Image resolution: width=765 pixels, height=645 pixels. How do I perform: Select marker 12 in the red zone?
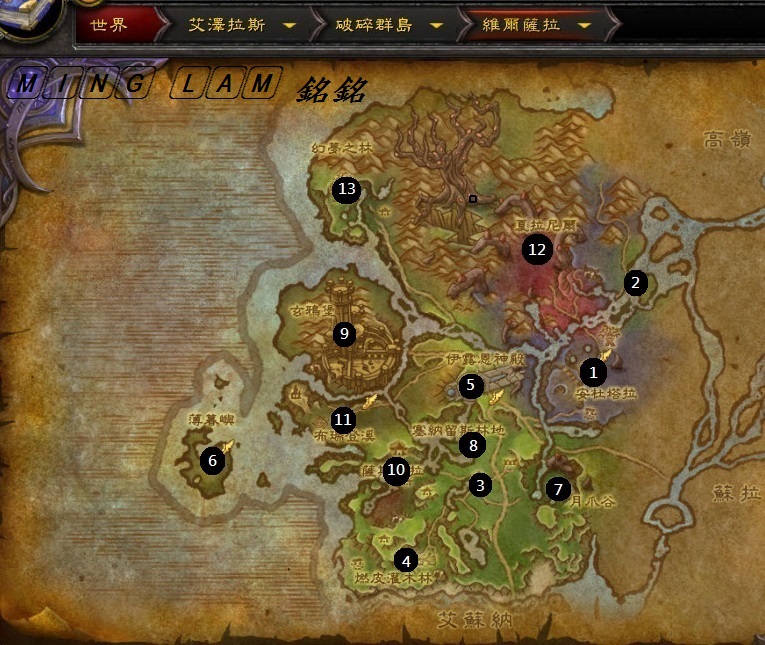coord(538,250)
